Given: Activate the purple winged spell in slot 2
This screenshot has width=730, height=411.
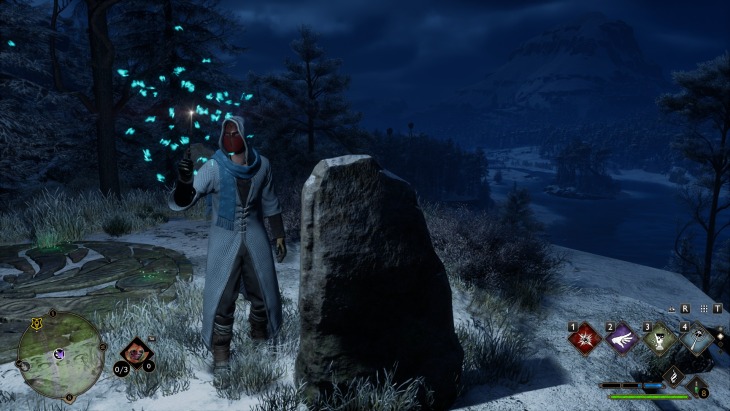Looking at the screenshot, I should pyautogui.click(x=622, y=339).
